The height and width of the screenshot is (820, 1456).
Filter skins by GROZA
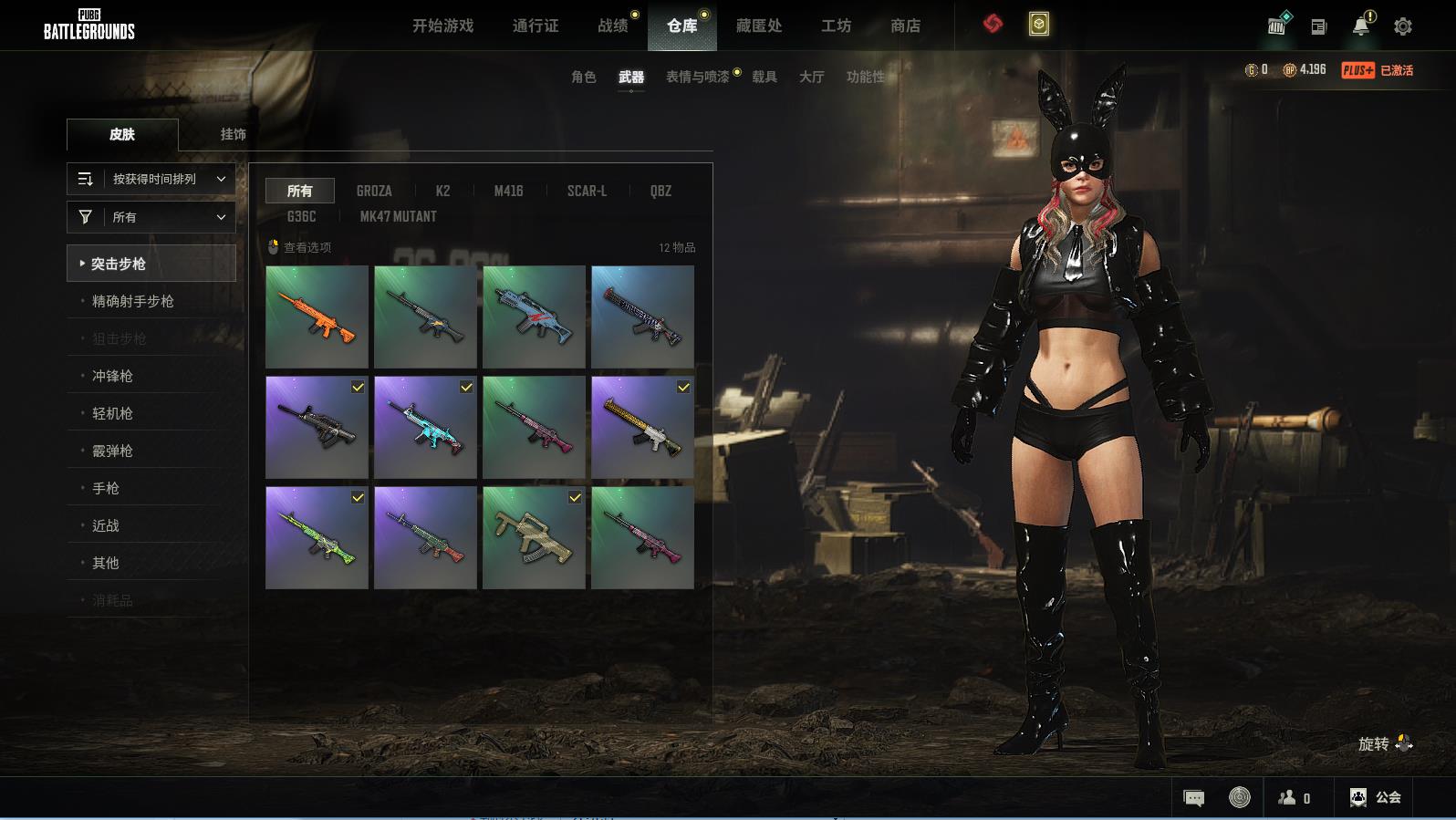click(374, 191)
